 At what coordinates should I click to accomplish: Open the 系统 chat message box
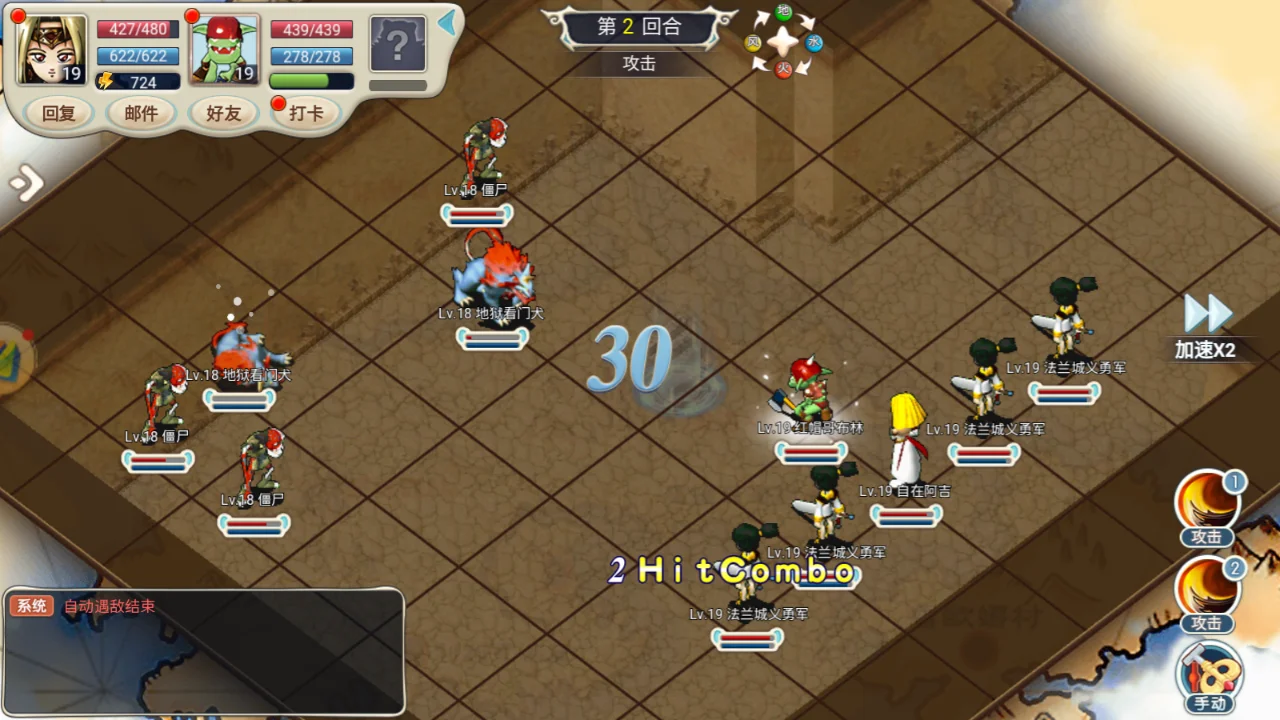(x=204, y=651)
